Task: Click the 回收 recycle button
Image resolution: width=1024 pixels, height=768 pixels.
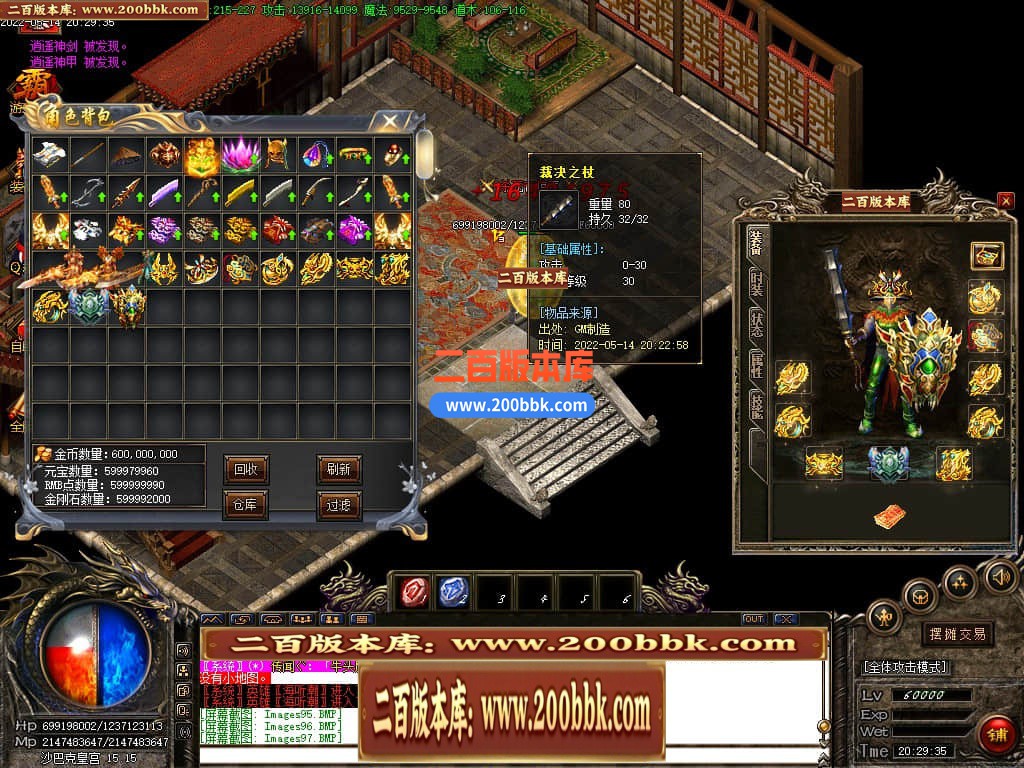Action: pyautogui.click(x=245, y=468)
